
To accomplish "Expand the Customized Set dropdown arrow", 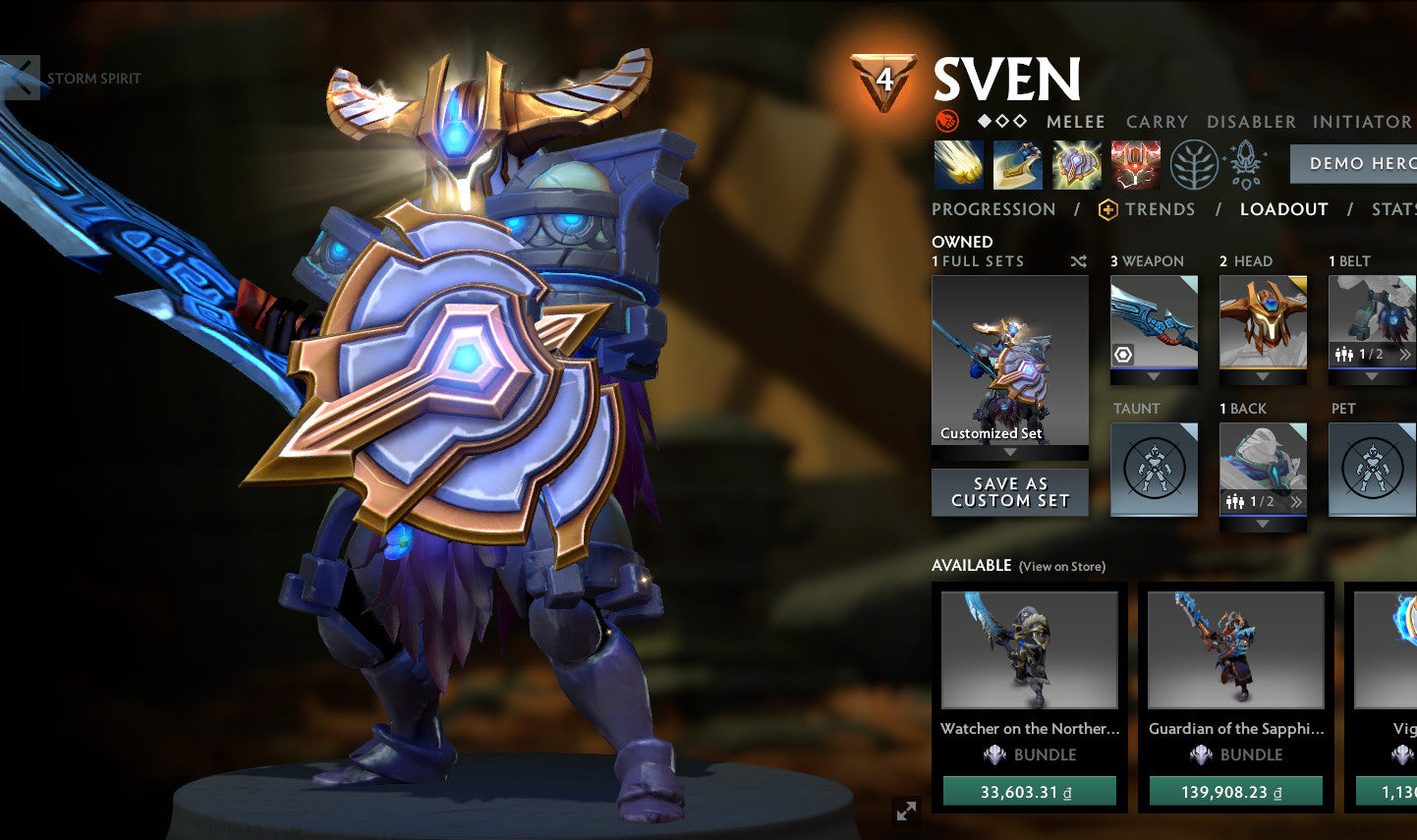I will 1010,452.
